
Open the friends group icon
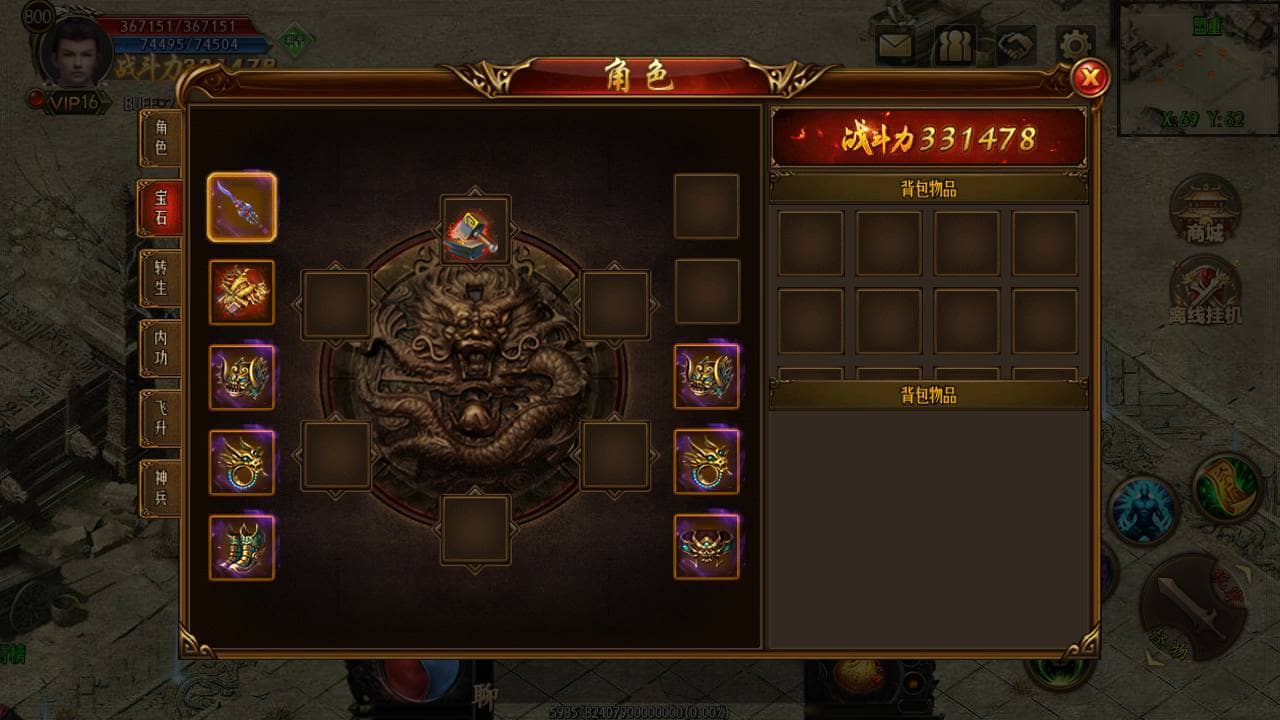(x=955, y=46)
